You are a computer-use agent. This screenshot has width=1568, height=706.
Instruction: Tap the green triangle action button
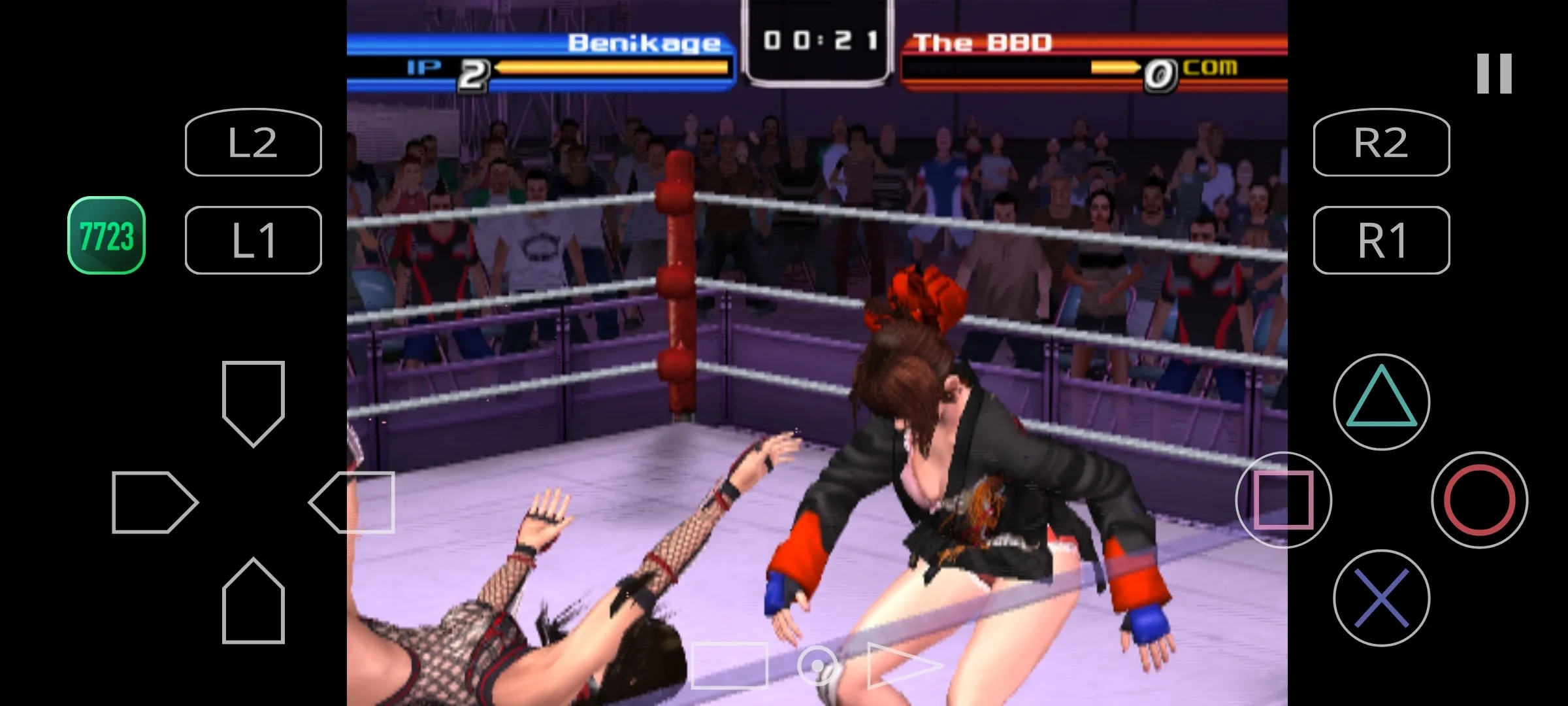coord(1381,401)
